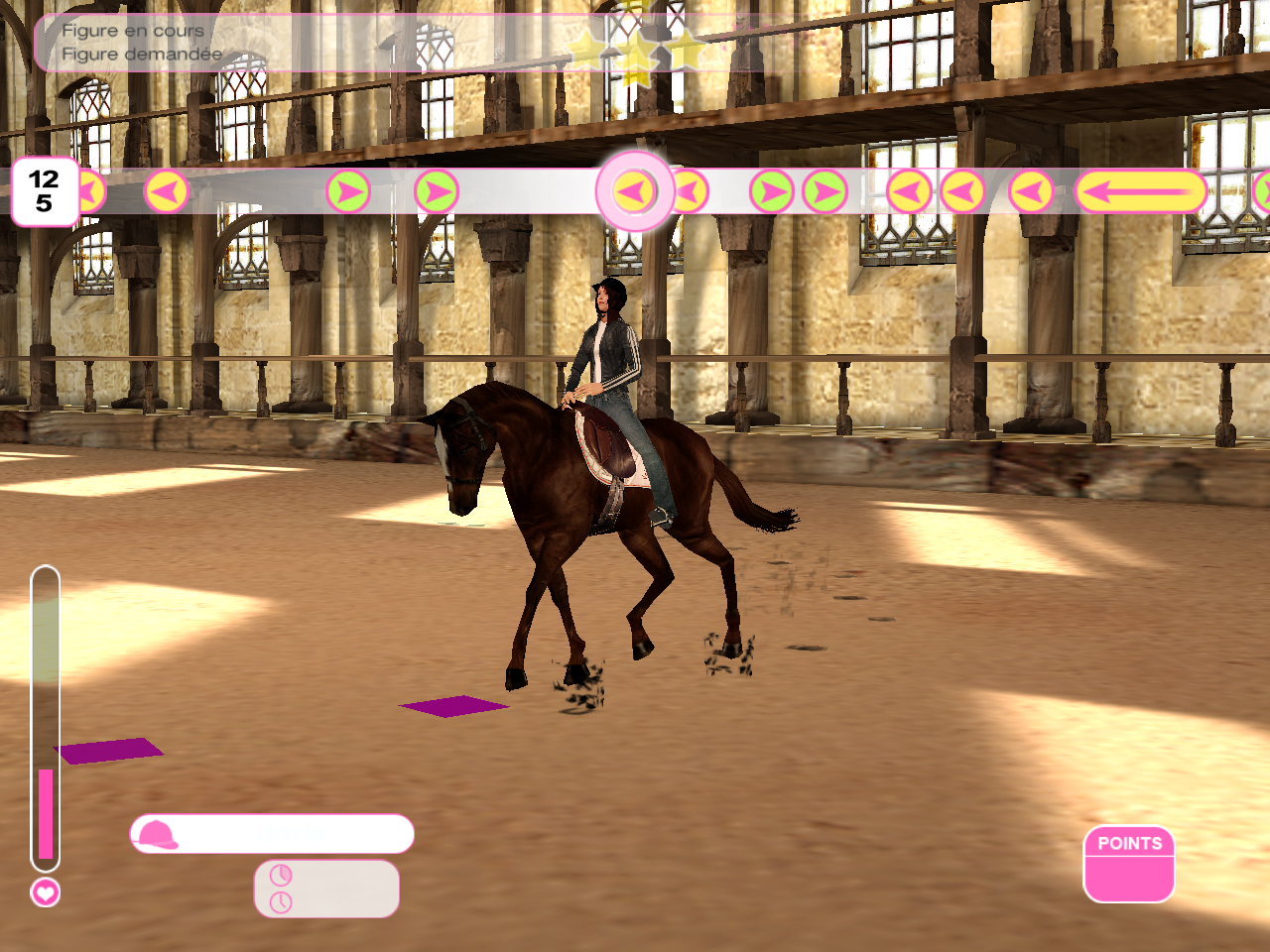Click the purple ground marker near the horse
The image size is (1270, 952).
click(x=451, y=707)
